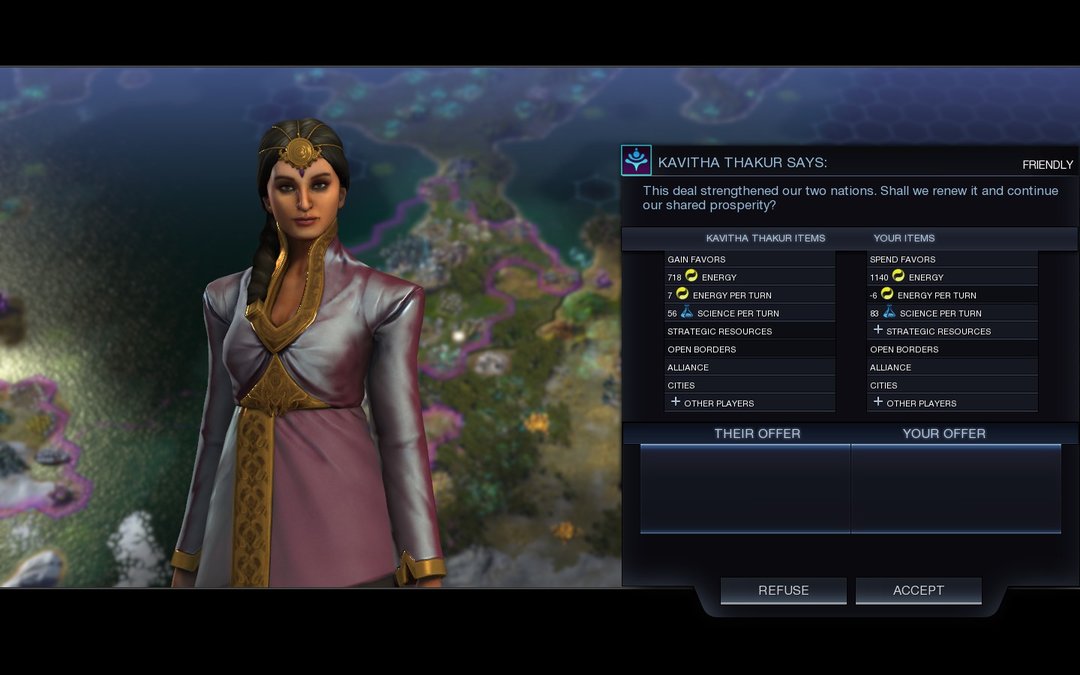The width and height of the screenshot is (1080, 675).
Task: Choose your -6 Energy Per Turn item
Action: pos(951,295)
